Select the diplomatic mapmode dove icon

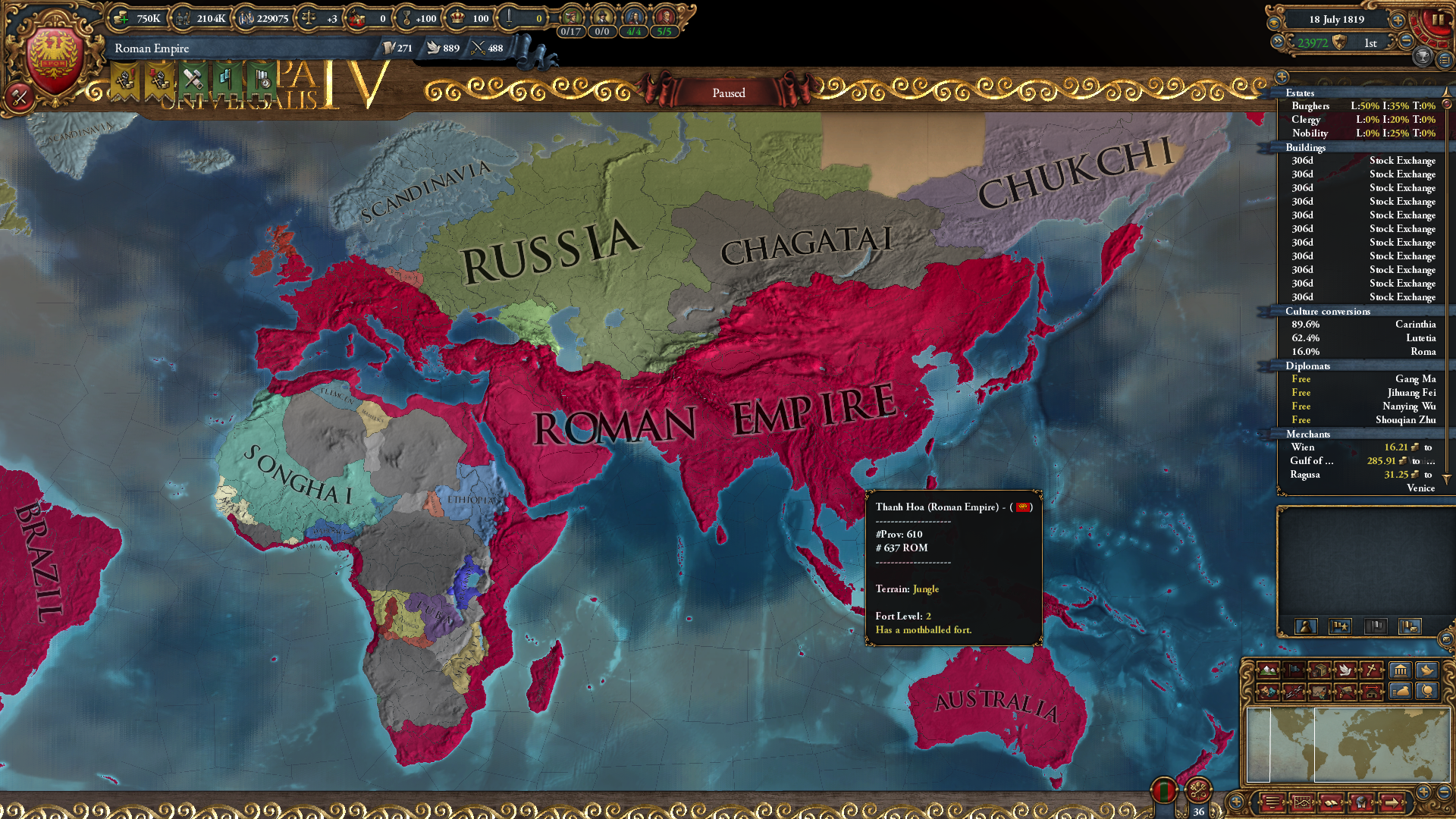point(1345,670)
